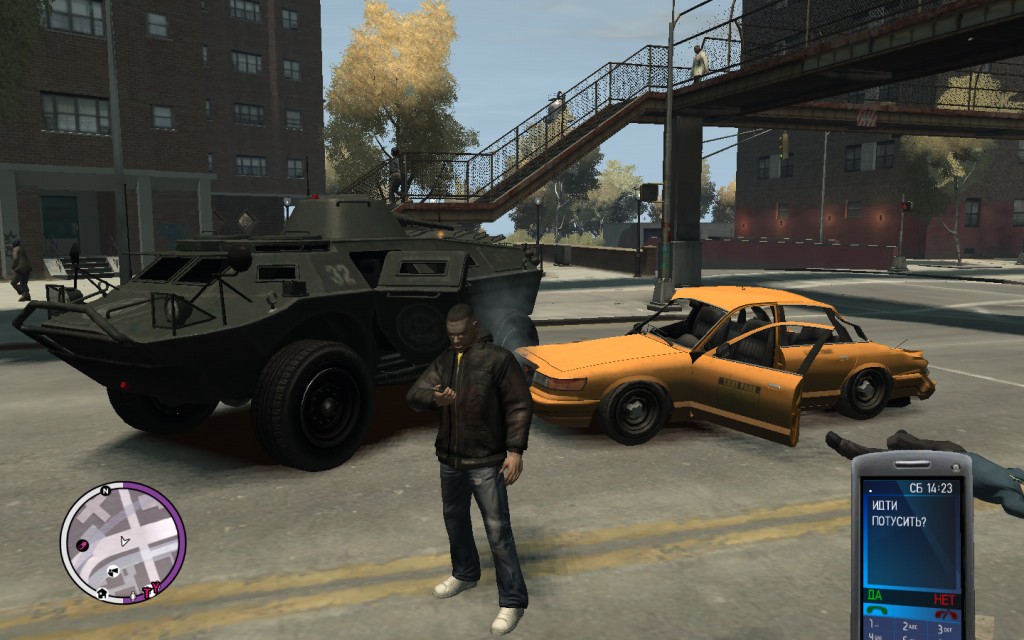Decline with НЕТ on the phone

944,598
